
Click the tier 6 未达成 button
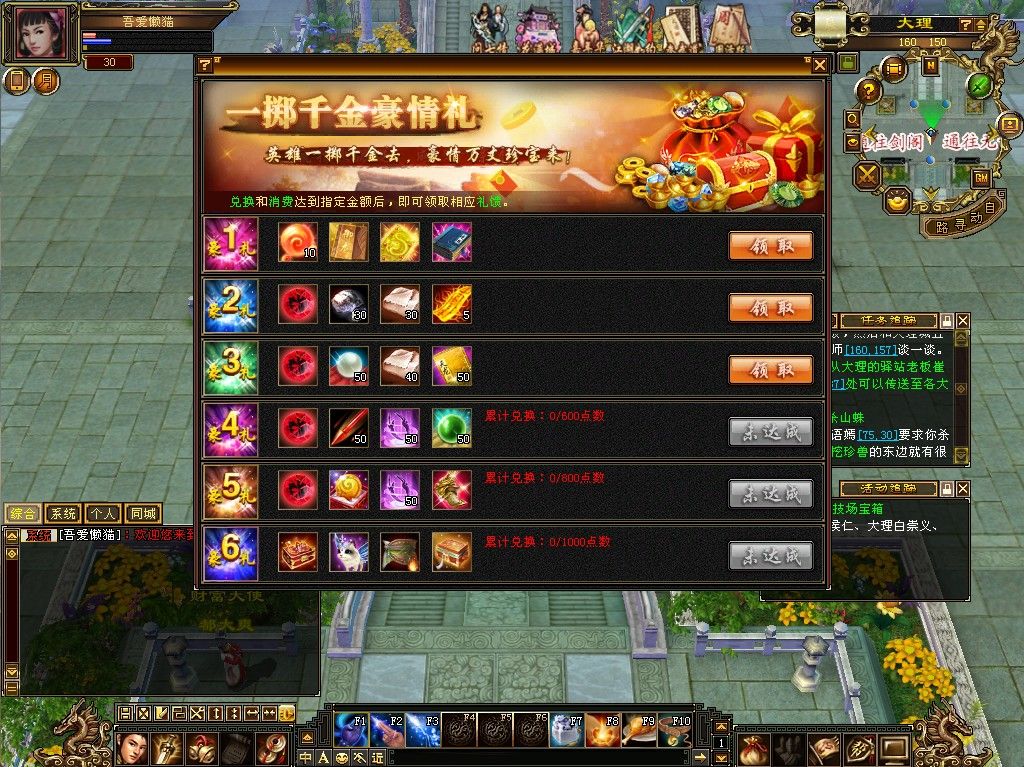770,556
